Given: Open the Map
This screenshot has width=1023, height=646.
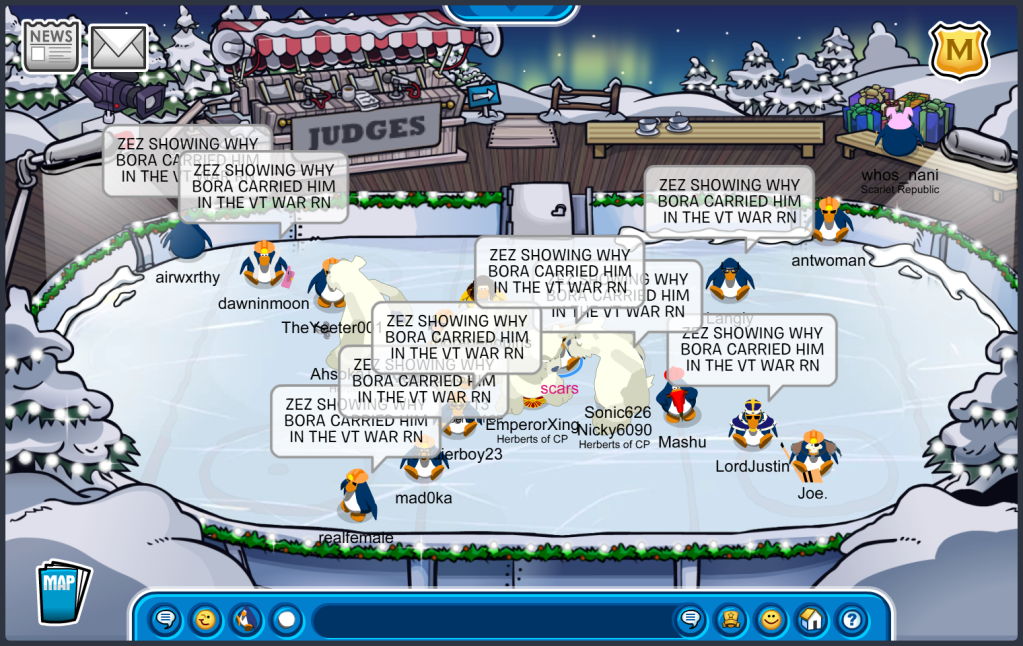Looking at the screenshot, I should (62, 592).
